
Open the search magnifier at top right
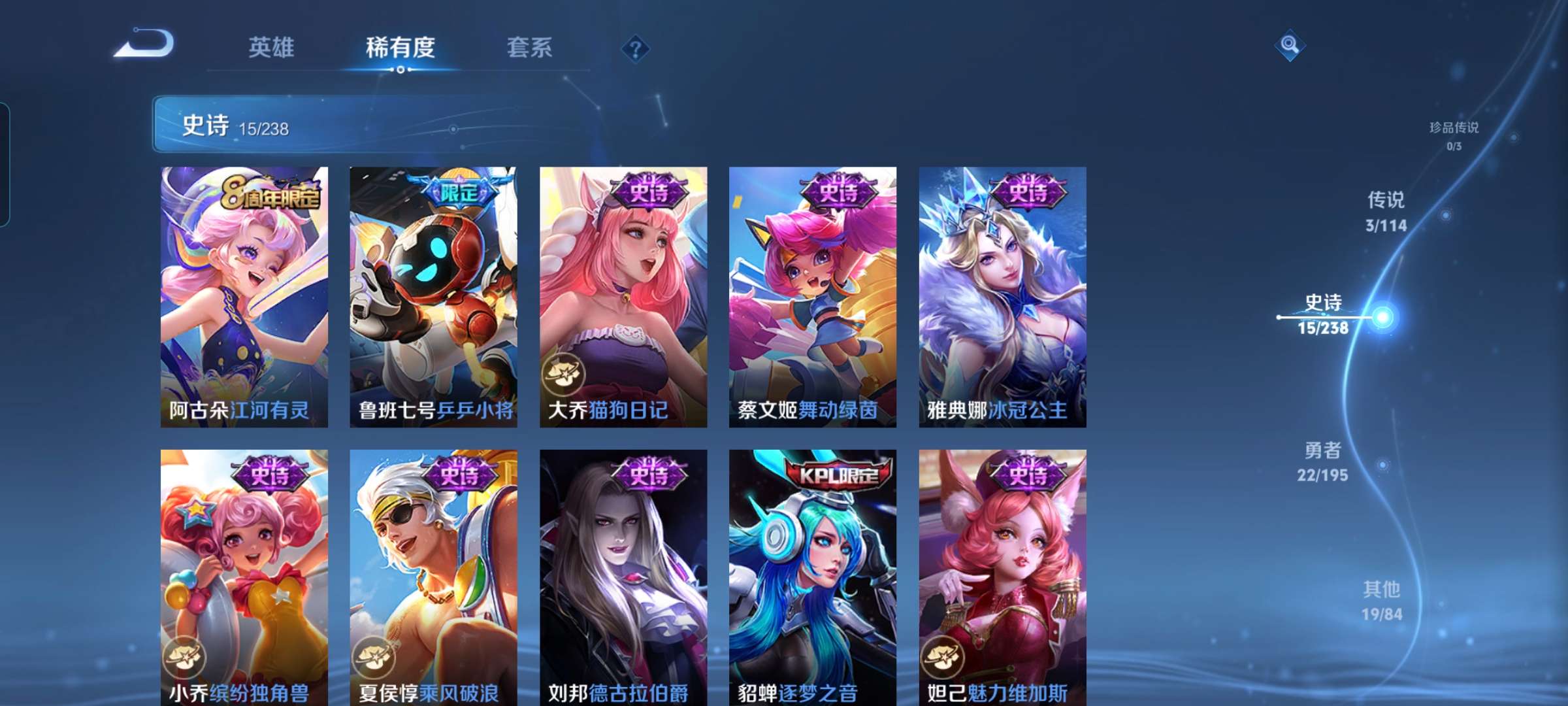pos(1289,44)
